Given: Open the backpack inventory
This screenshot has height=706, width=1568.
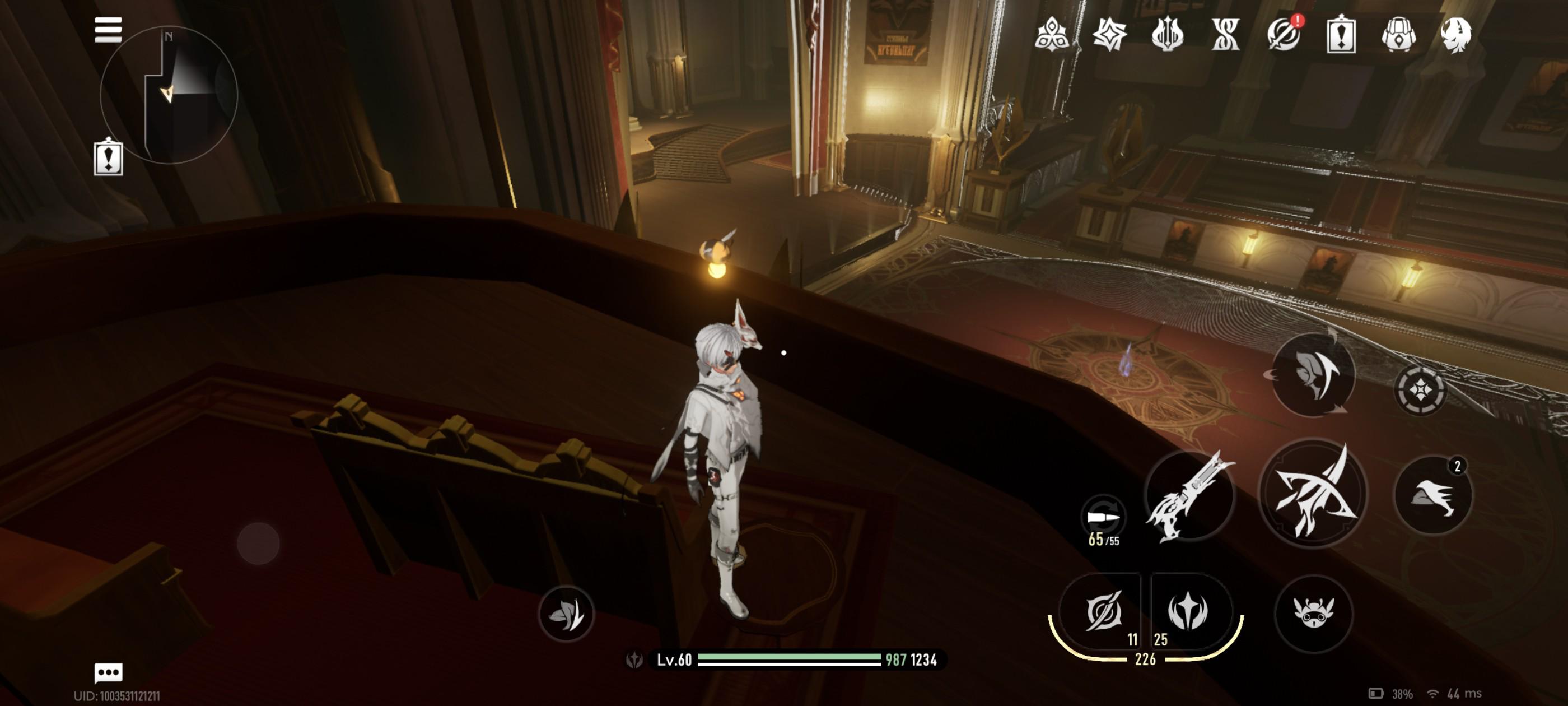Looking at the screenshot, I should [x=1399, y=34].
